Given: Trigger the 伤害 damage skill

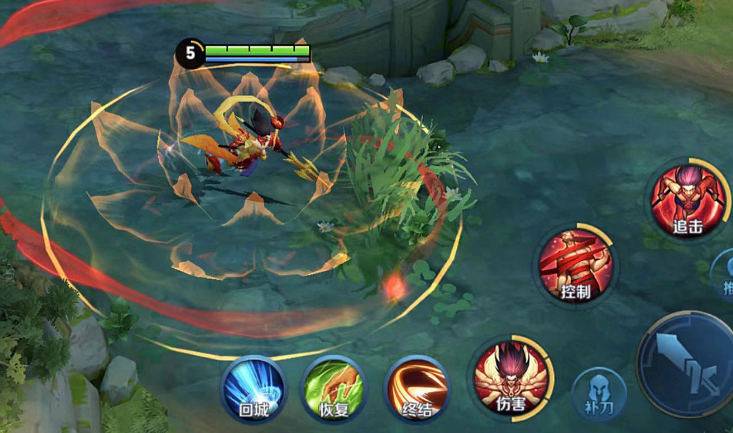Looking at the screenshot, I should tap(511, 378).
